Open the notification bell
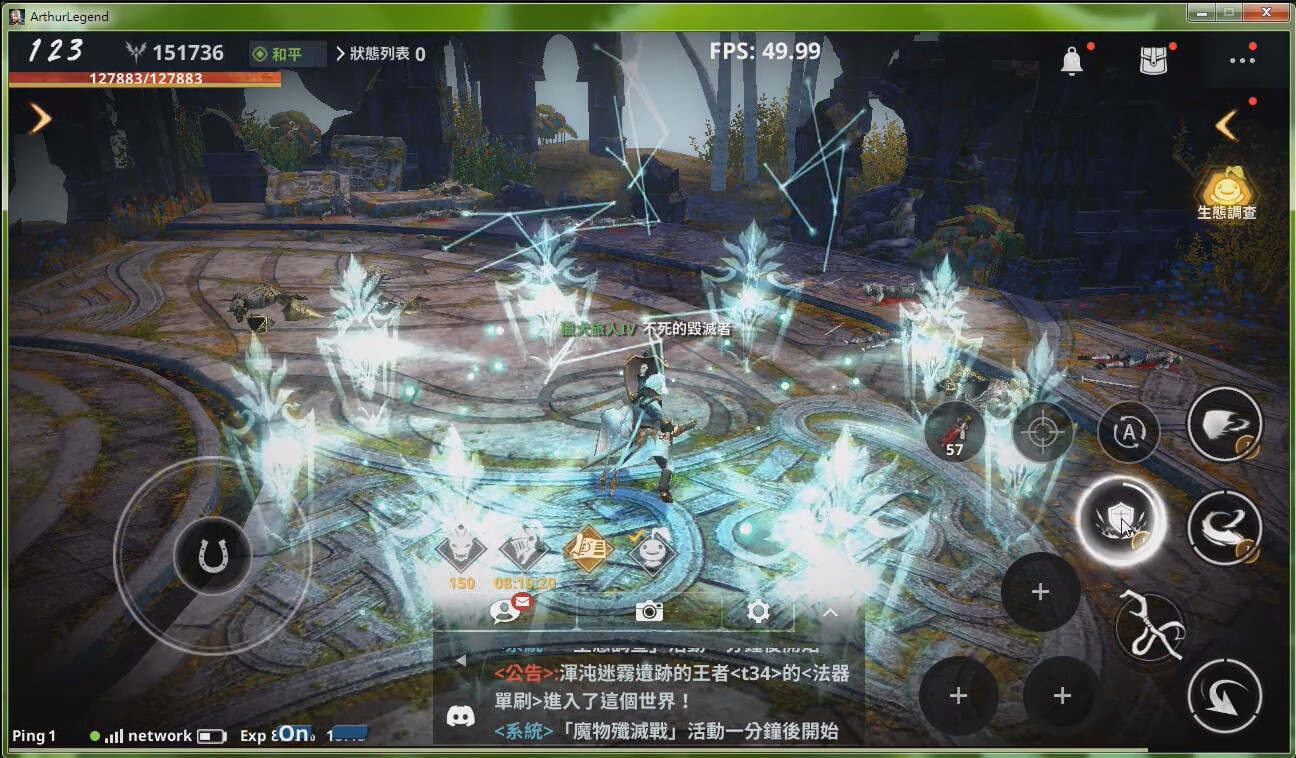 pos(1071,61)
